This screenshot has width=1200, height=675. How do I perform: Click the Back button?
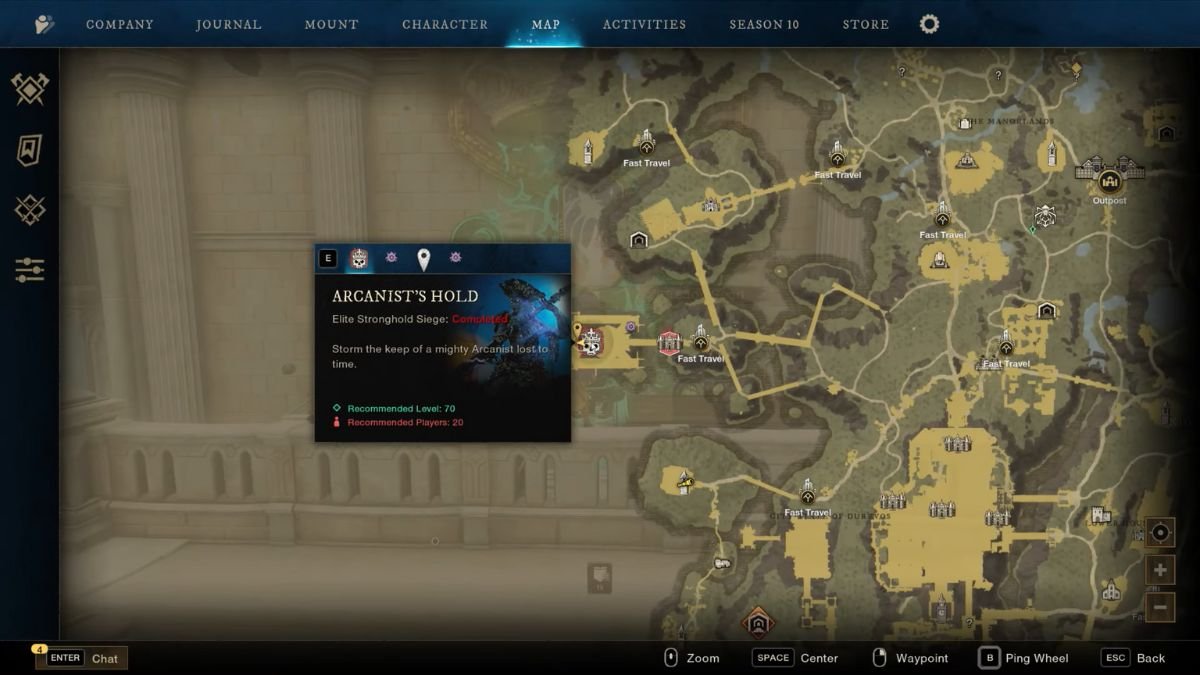coord(1134,658)
